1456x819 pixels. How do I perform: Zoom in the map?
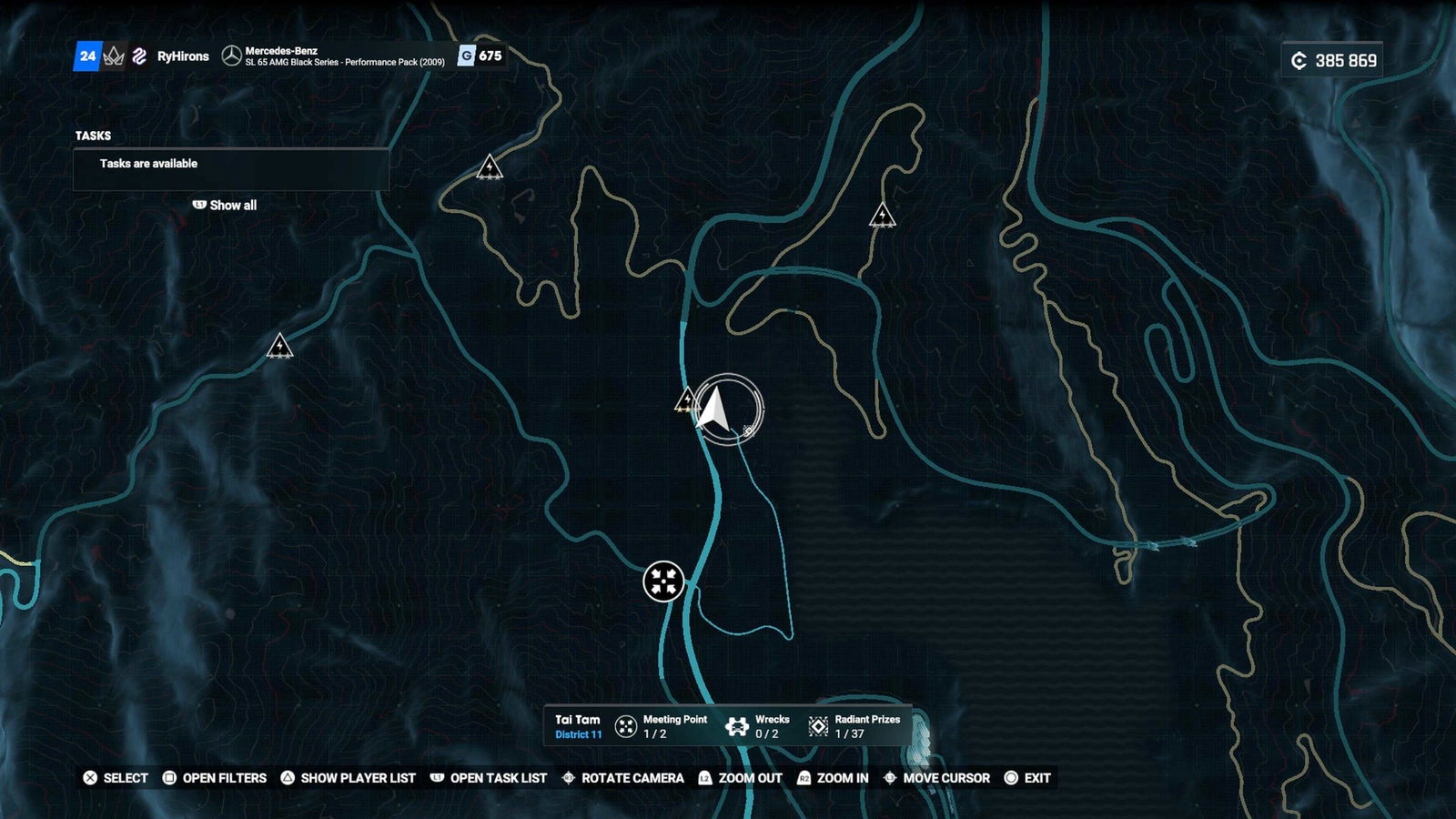(833, 778)
